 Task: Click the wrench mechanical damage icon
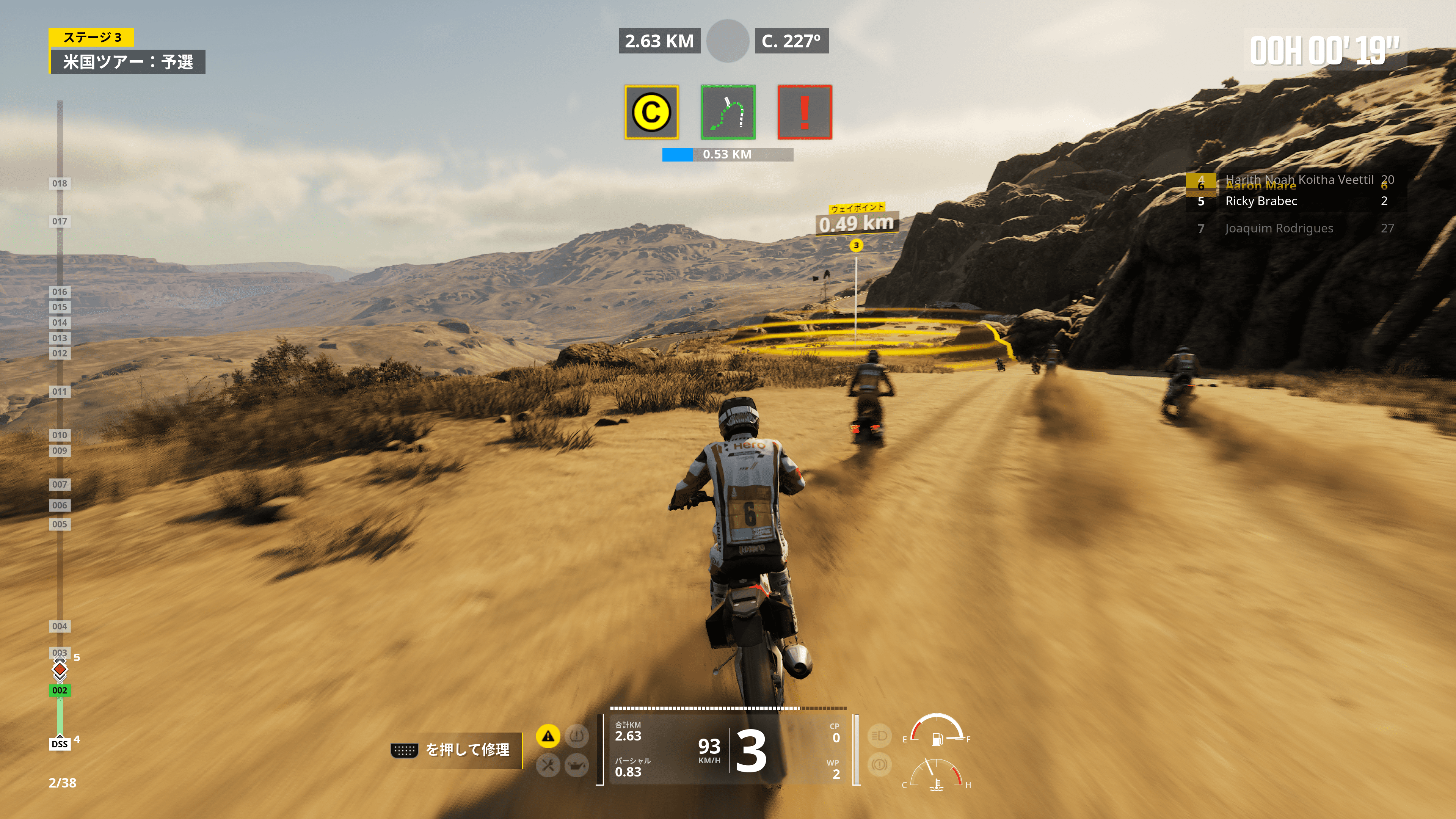click(548, 765)
